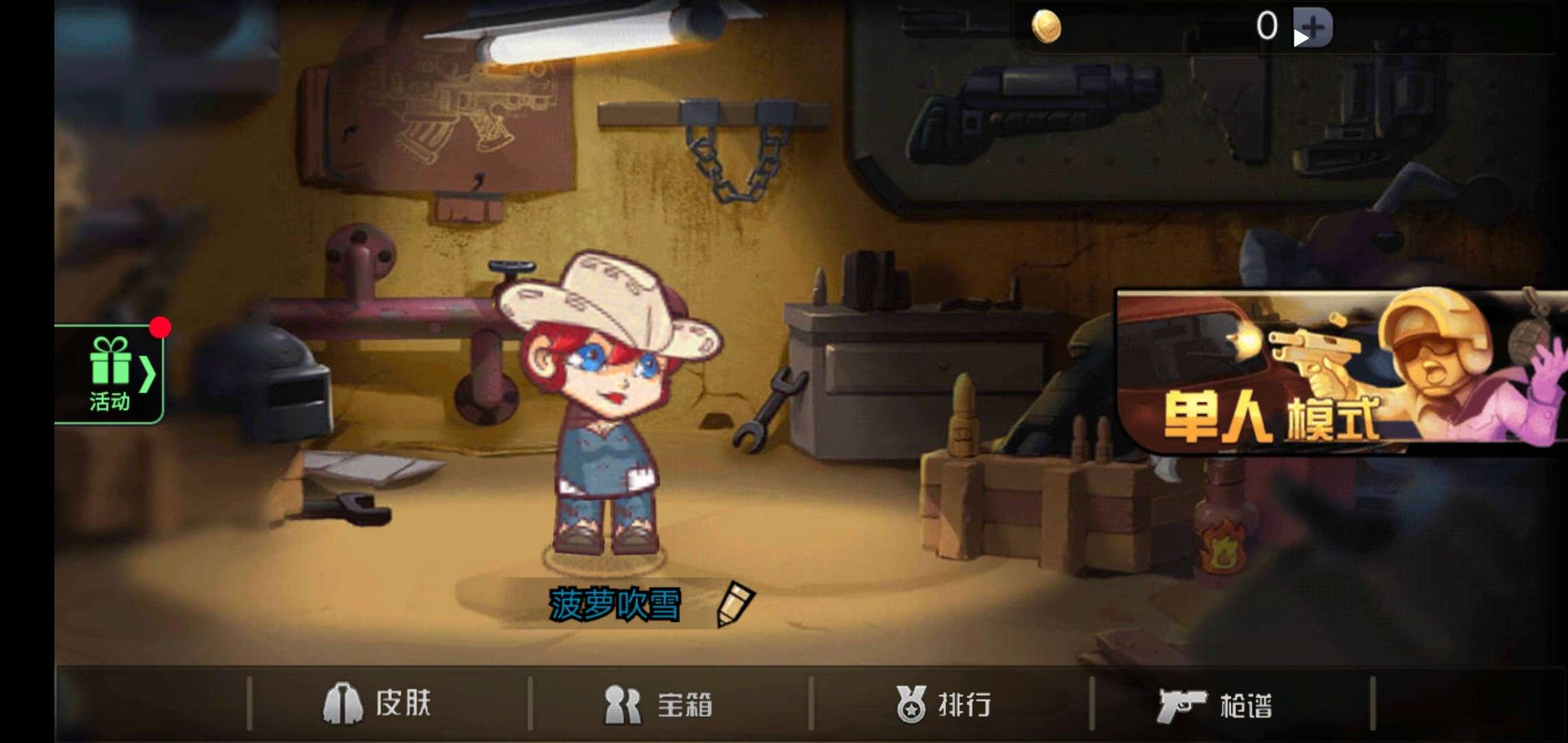Screen dimensions: 1568x743
Task: Switch to the 排行 ranking tab
Action: (x=966, y=703)
